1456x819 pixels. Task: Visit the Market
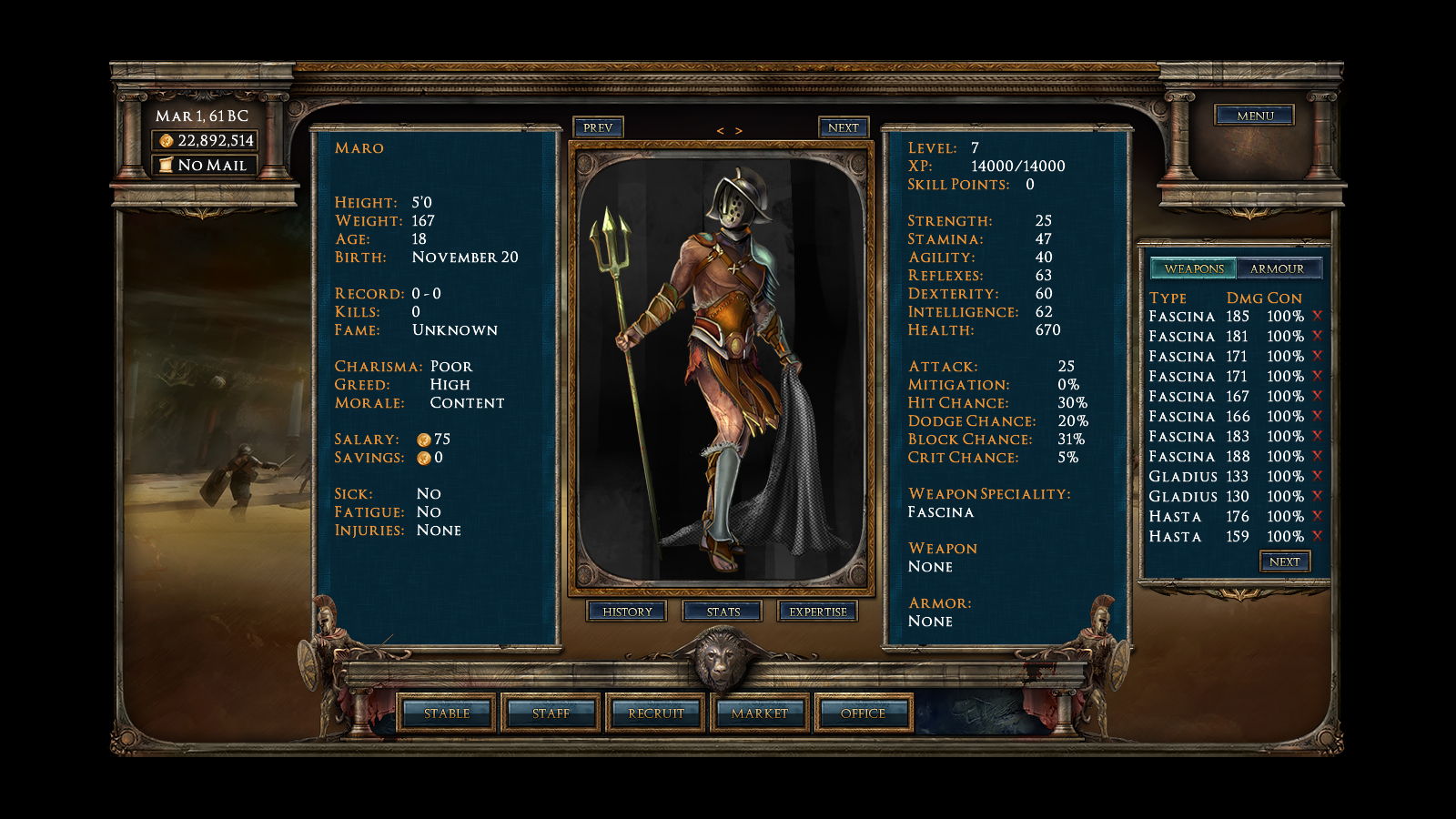[759, 713]
